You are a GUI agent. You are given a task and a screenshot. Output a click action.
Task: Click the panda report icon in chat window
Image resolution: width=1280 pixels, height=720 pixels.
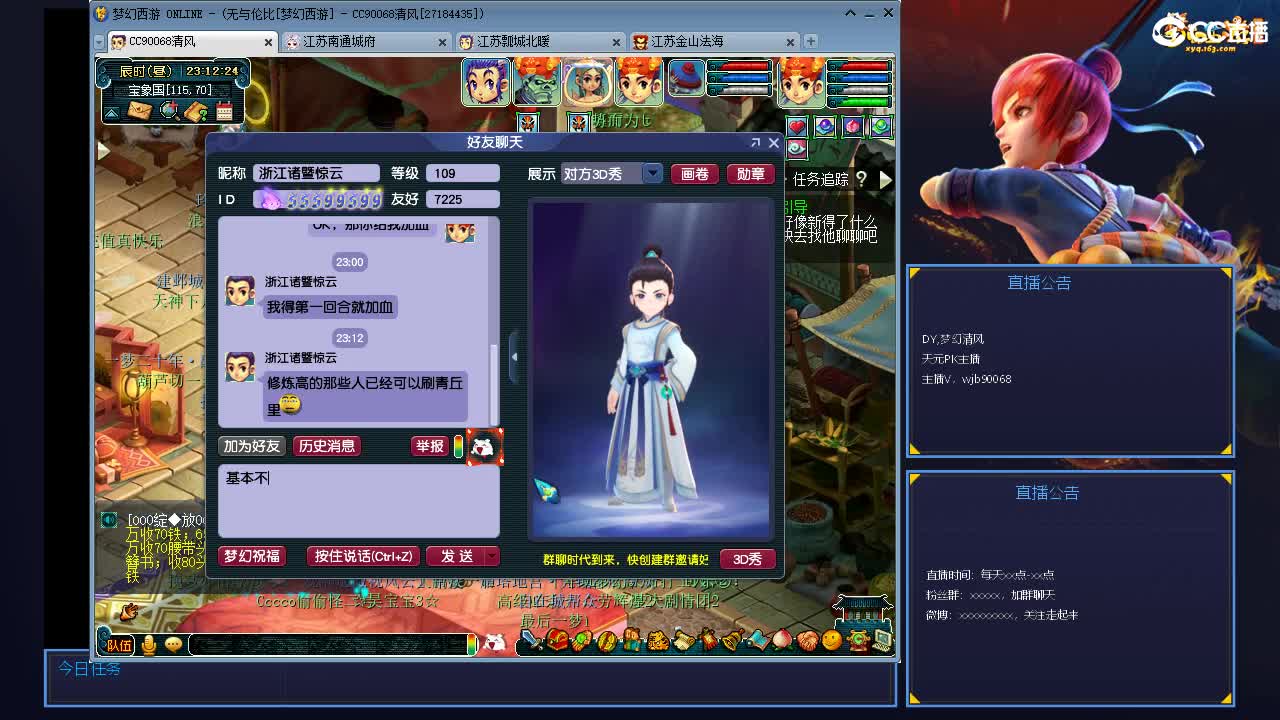pos(483,447)
